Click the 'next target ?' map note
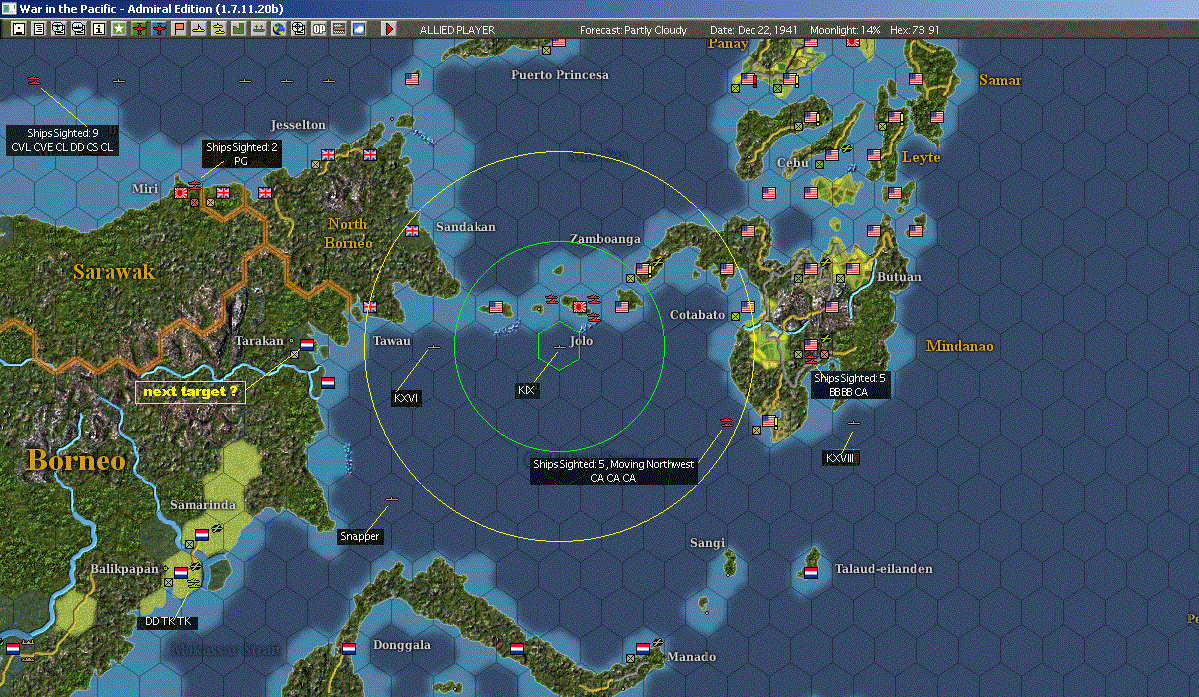The height and width of the screenshot is (697, 1199). pyautogui.click(x=190, y=392)
